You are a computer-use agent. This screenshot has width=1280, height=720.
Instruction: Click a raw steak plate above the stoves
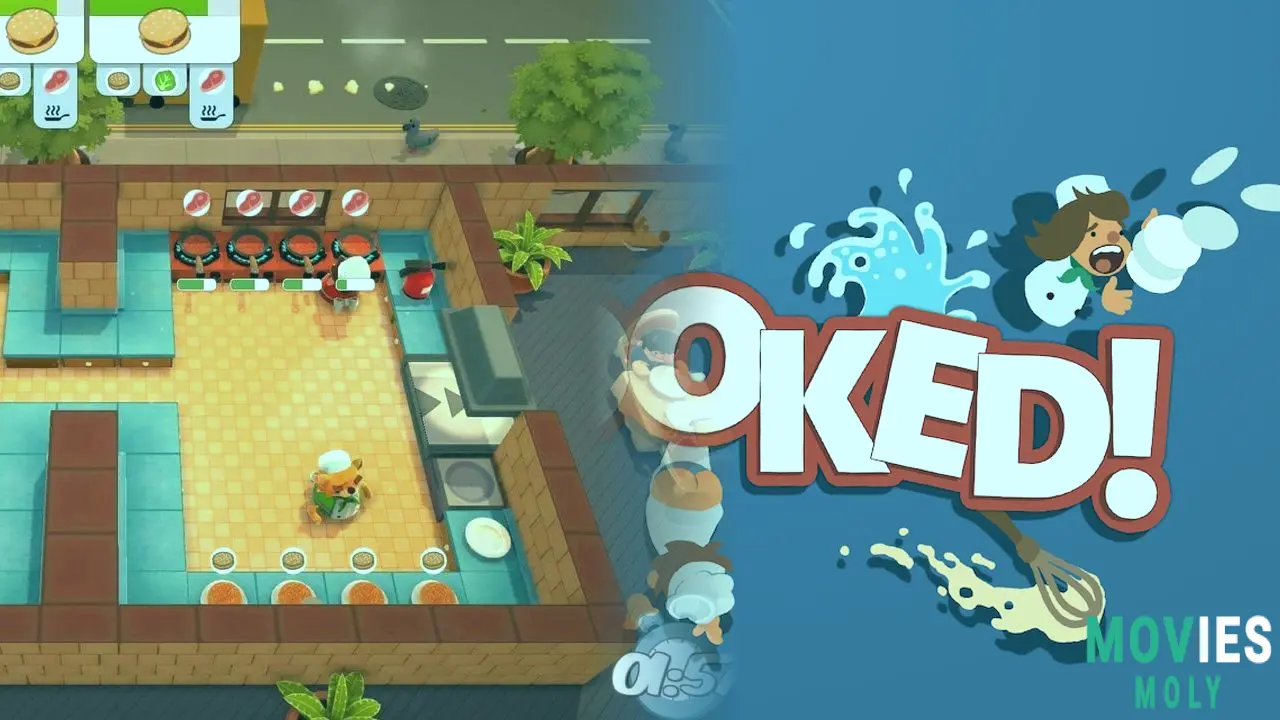click(x=197, y=201)
